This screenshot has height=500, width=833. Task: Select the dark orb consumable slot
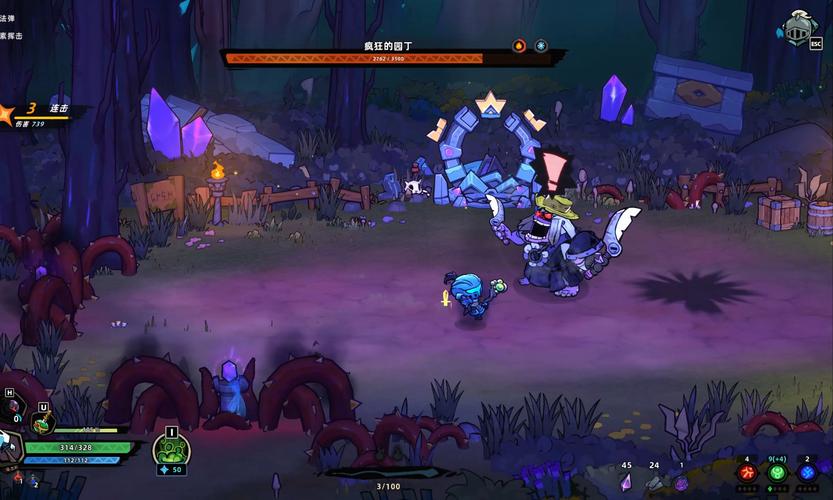15,407
